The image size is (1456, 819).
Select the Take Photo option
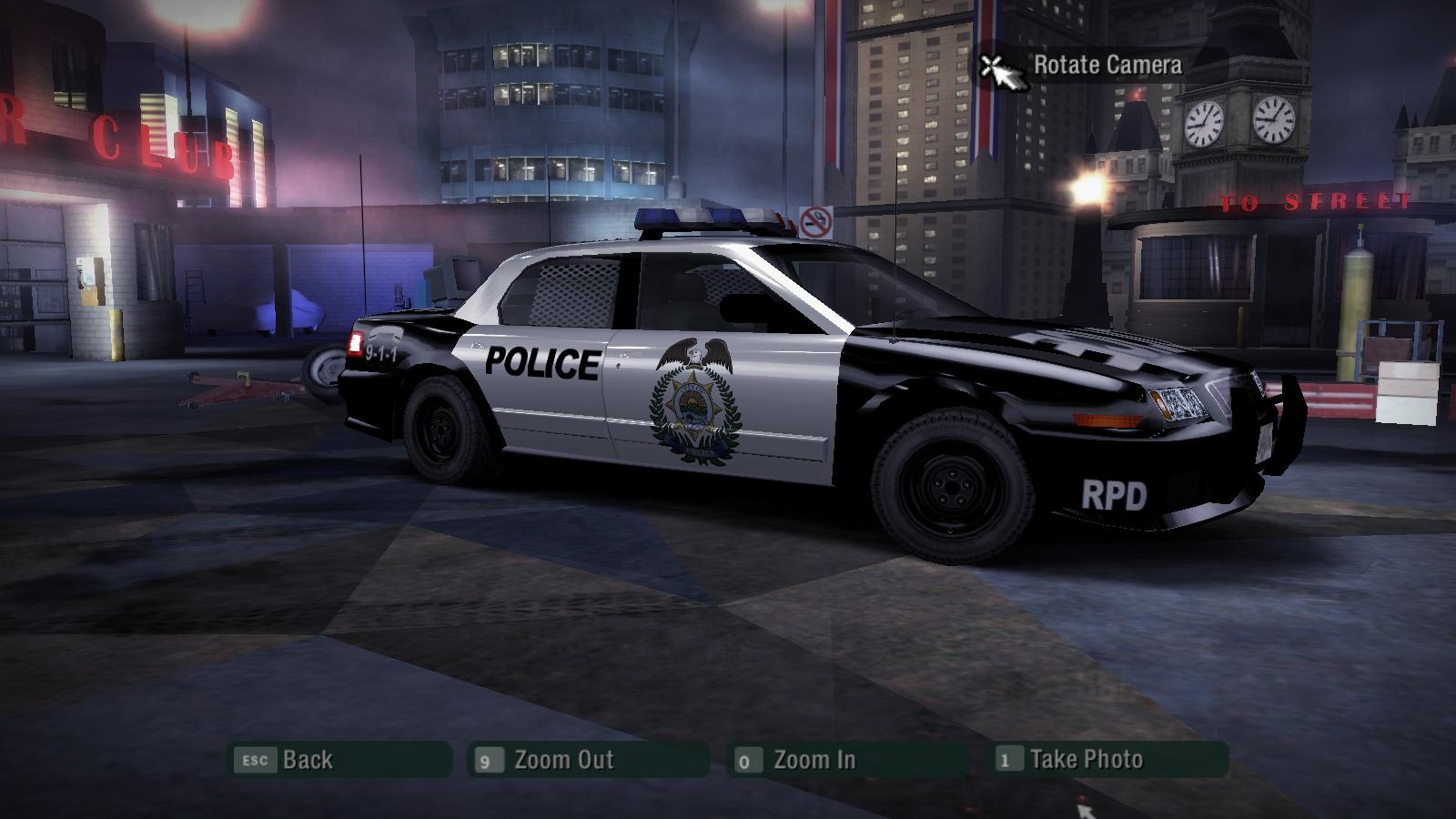tap(1085, 758)
